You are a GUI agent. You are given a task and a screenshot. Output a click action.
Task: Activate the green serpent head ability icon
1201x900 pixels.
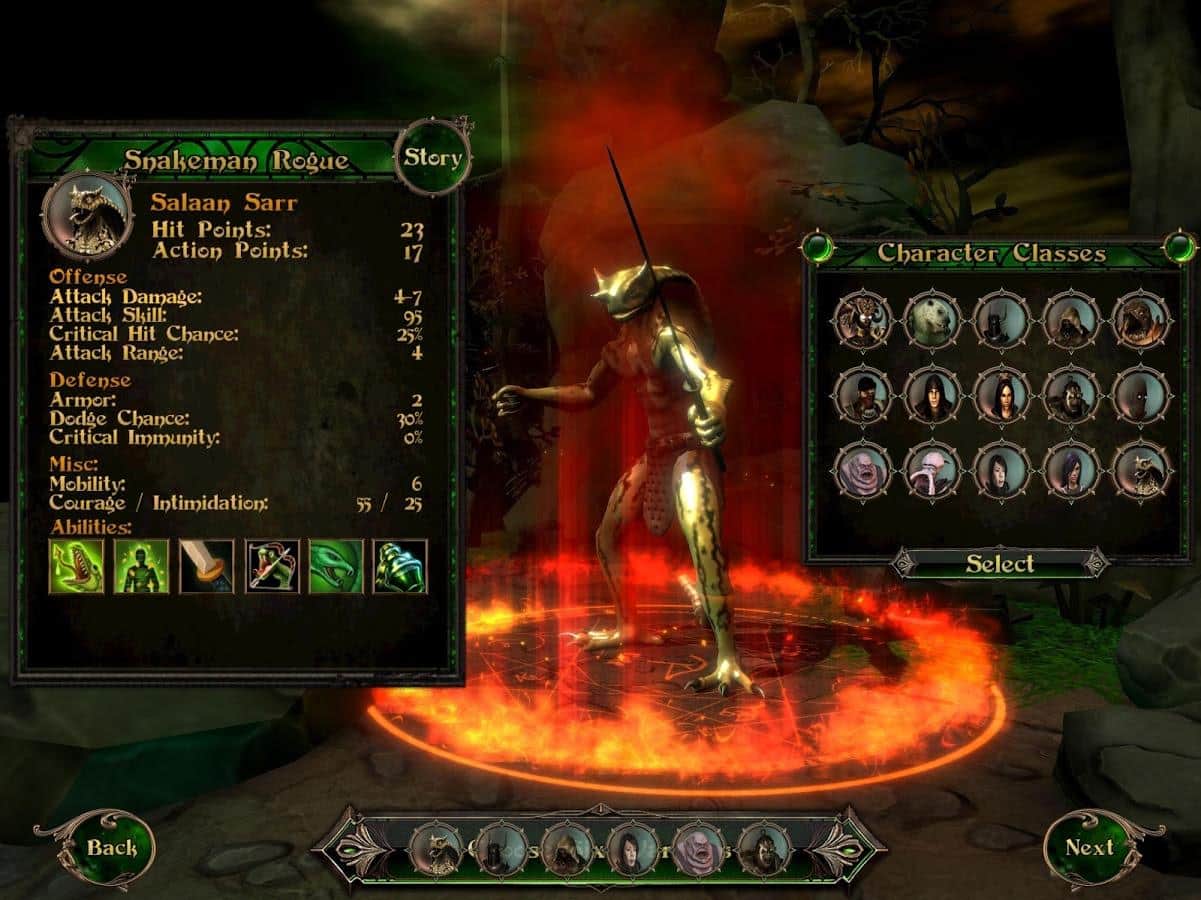336,566
